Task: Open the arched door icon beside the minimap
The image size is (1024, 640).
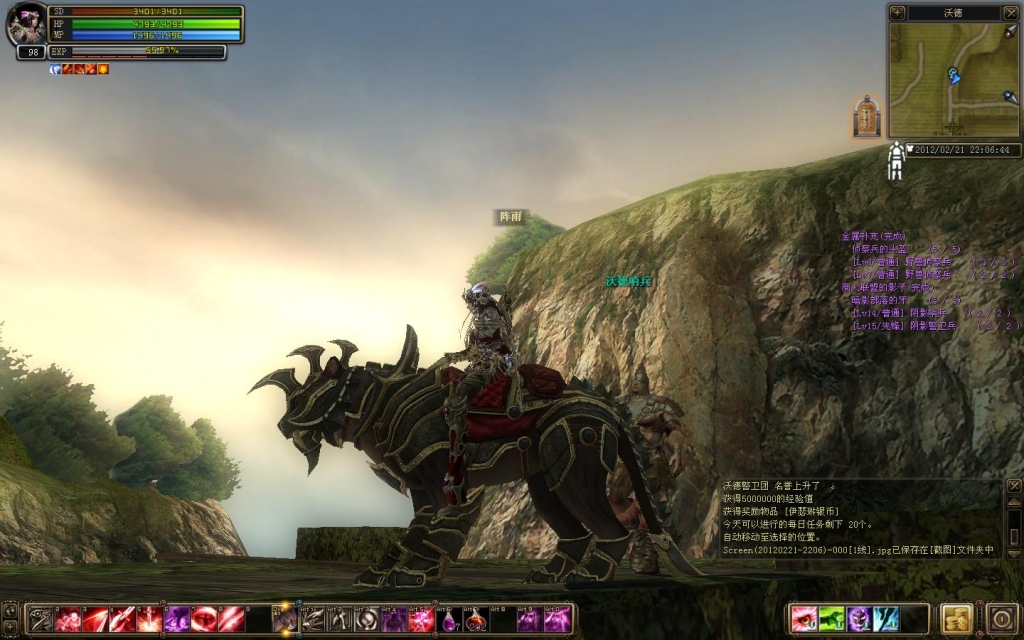Action: coord(866,117)
